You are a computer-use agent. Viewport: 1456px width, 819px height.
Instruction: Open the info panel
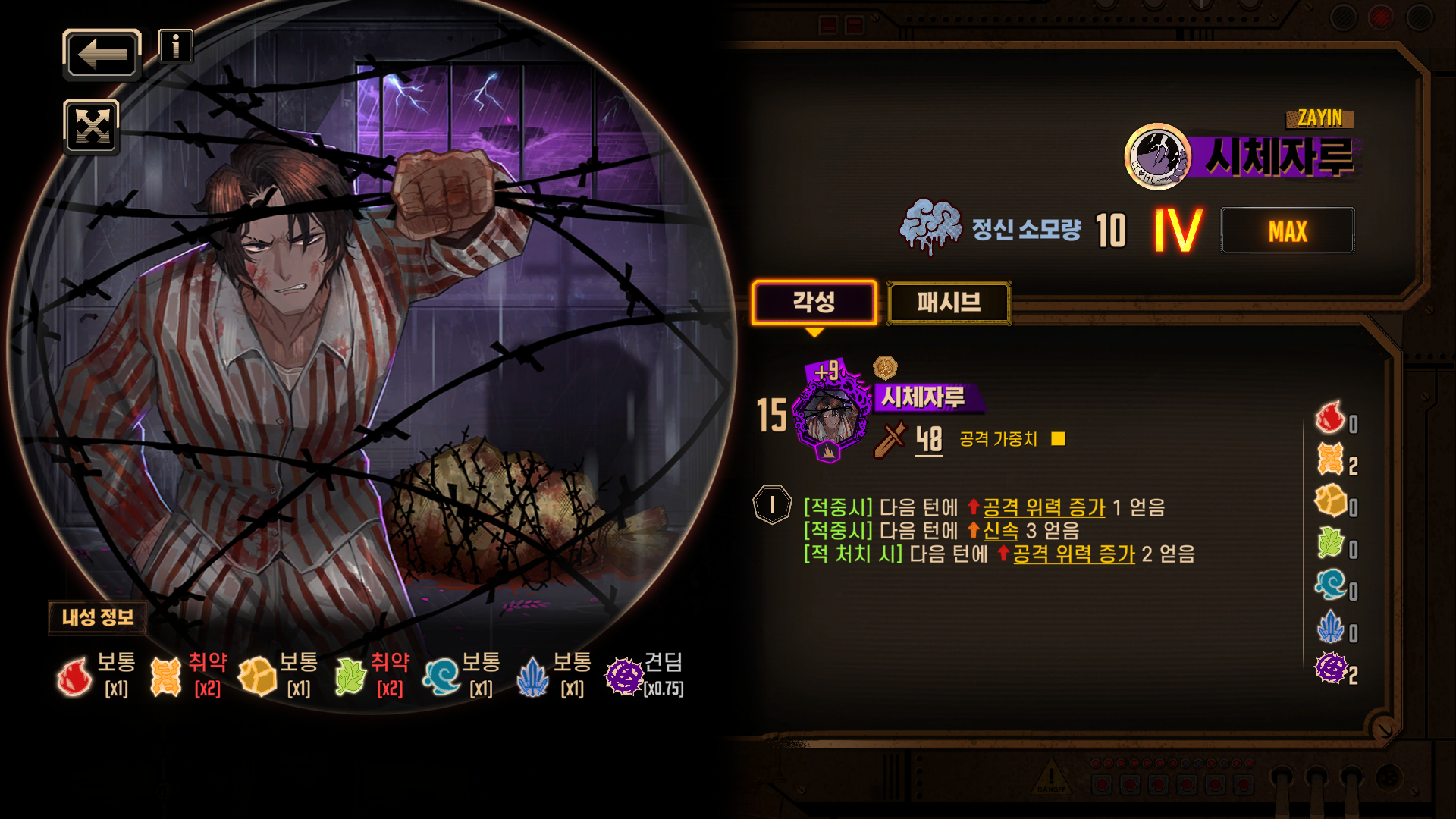point(176,46)
